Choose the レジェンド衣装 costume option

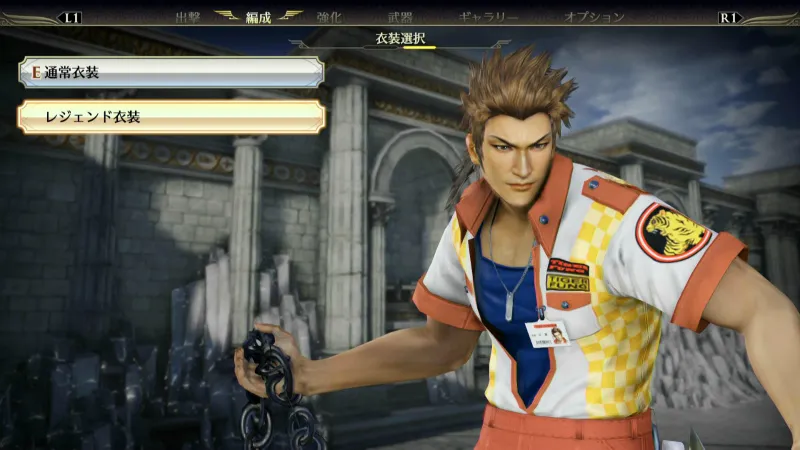click(x=170, y=117)
